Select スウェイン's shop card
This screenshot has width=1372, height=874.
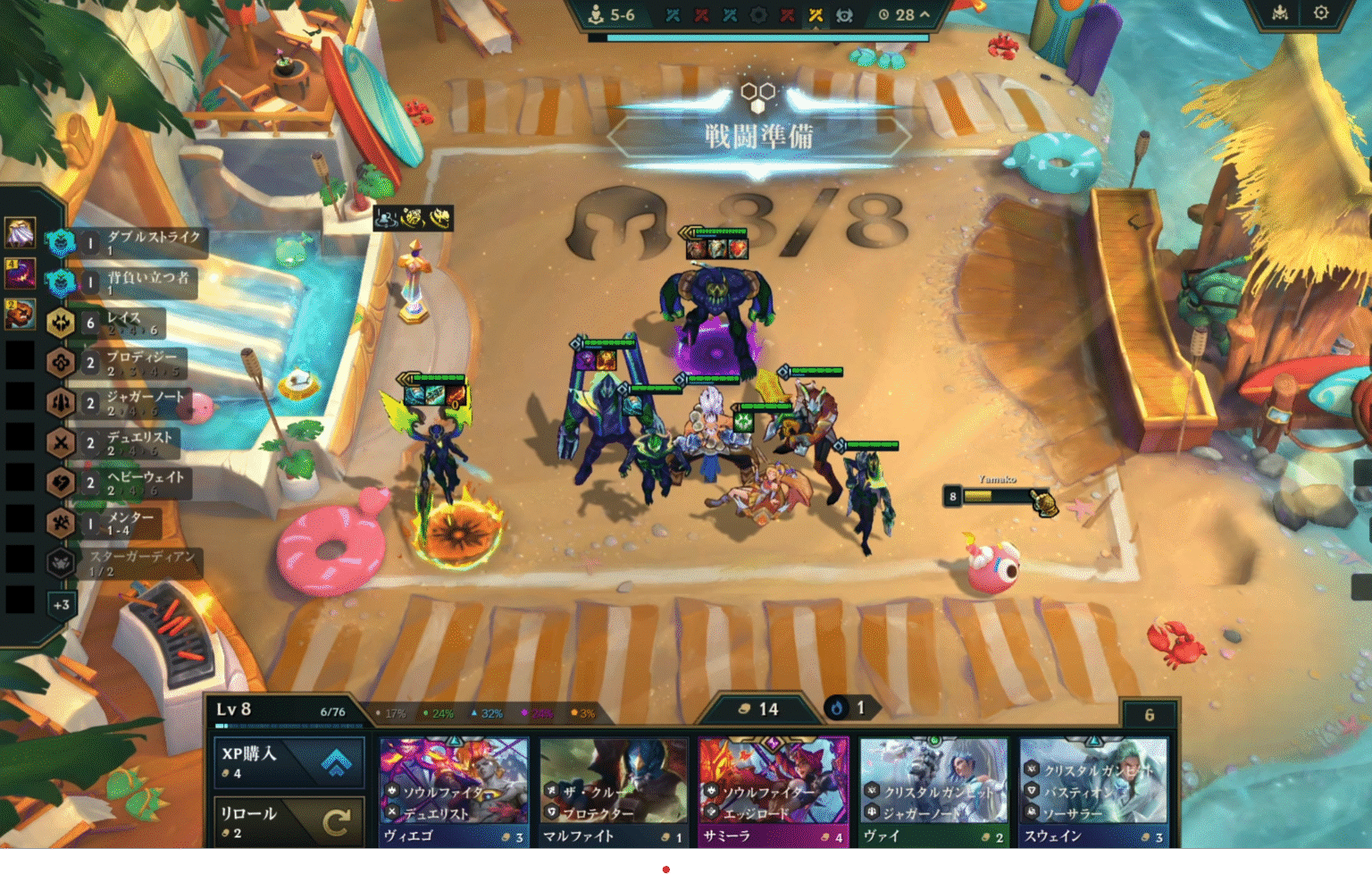1095,791
